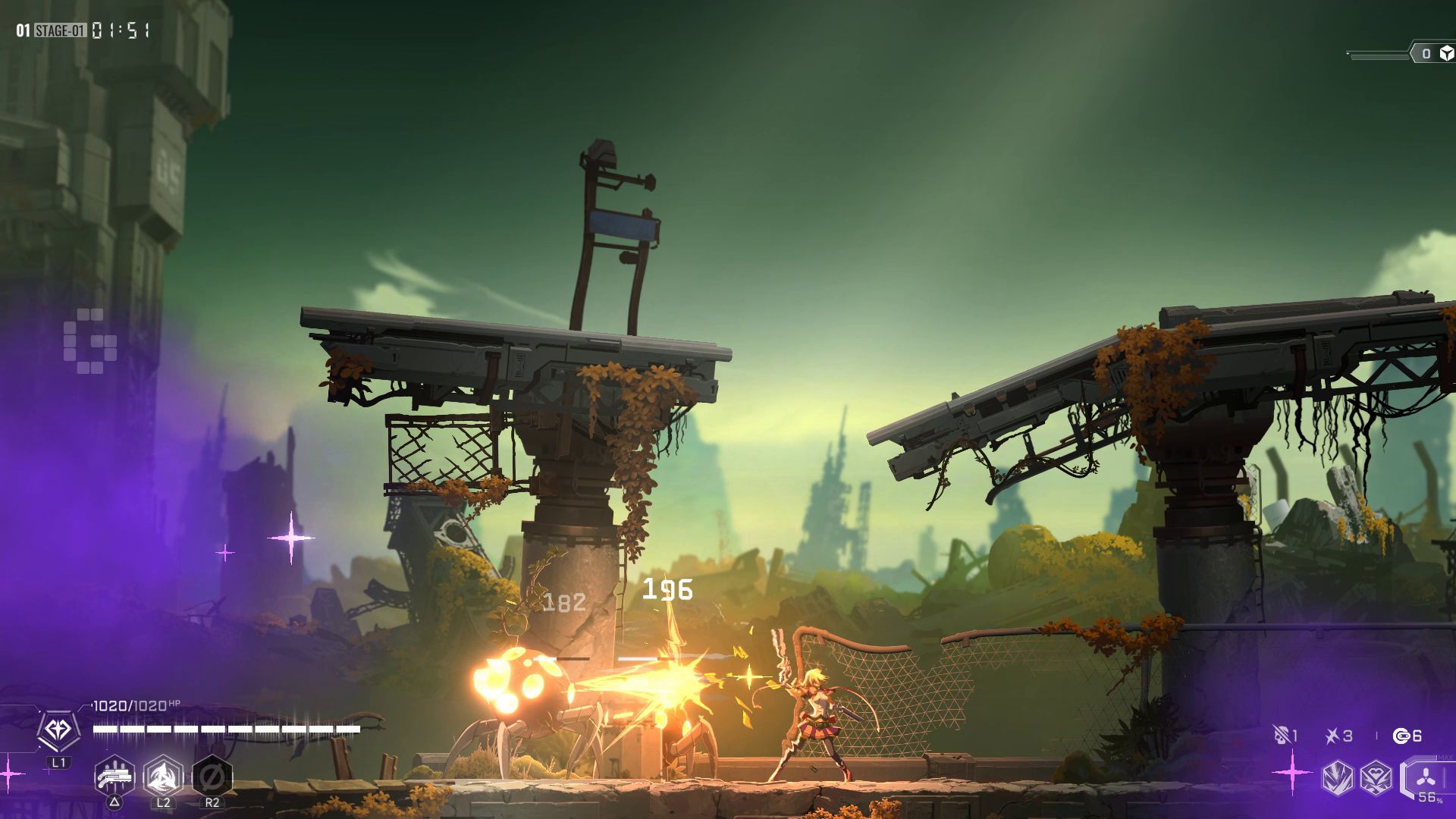Activate the twin guns weapon skill

pyautogui.click(x=115, y=776)
